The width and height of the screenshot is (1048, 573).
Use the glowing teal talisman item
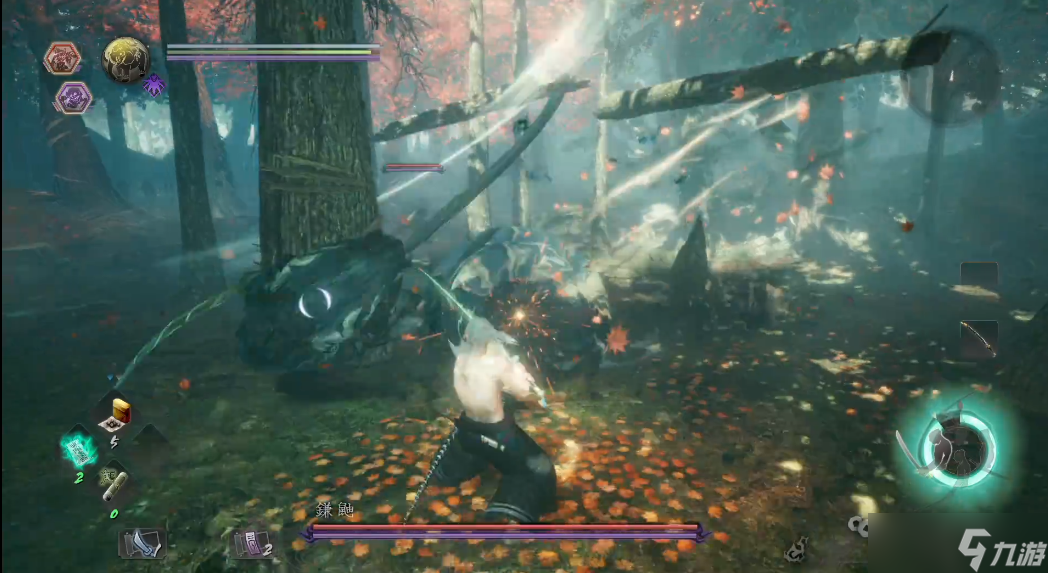[x=78, y=448]
